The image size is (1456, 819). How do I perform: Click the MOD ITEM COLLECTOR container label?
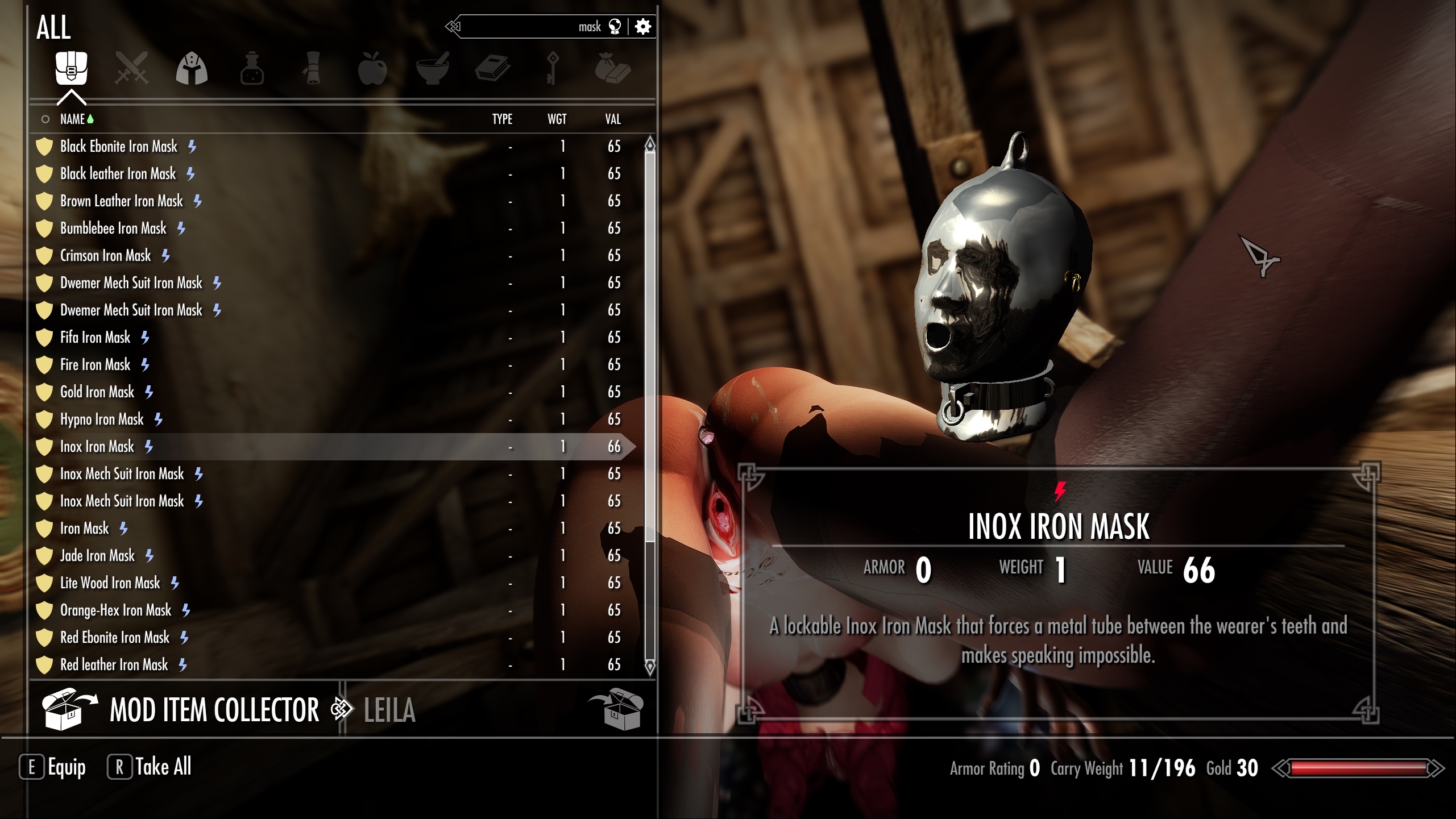[x=214, y=708]
